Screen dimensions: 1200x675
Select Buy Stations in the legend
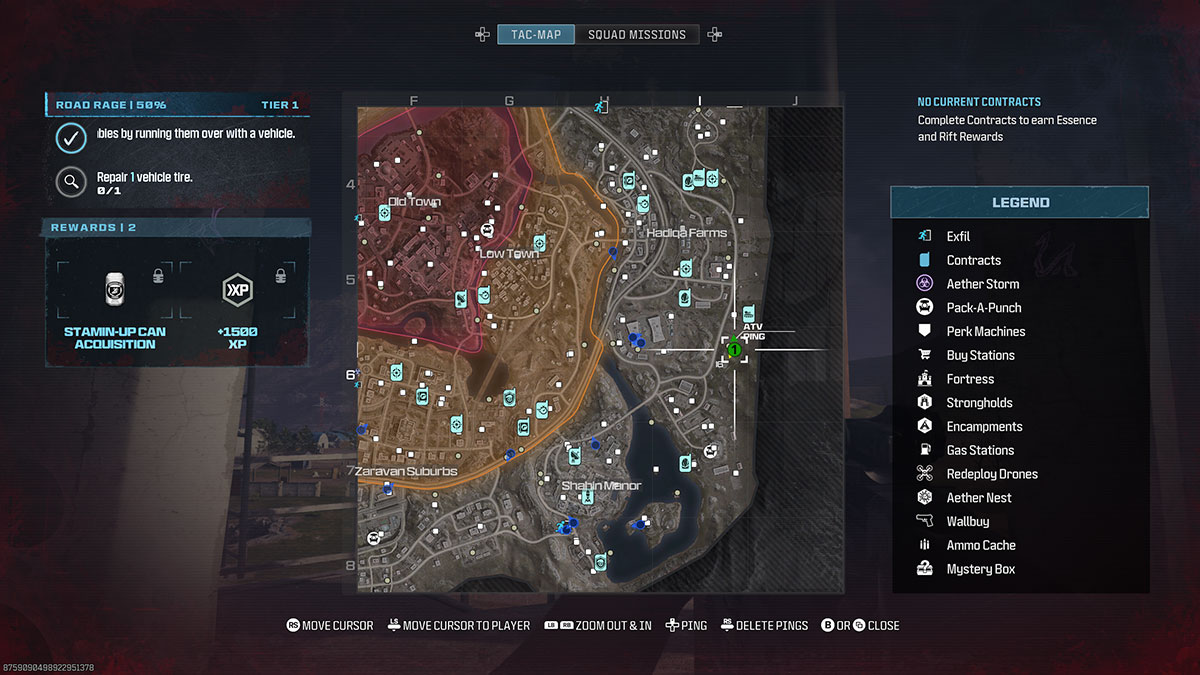(x=980, y=356)
